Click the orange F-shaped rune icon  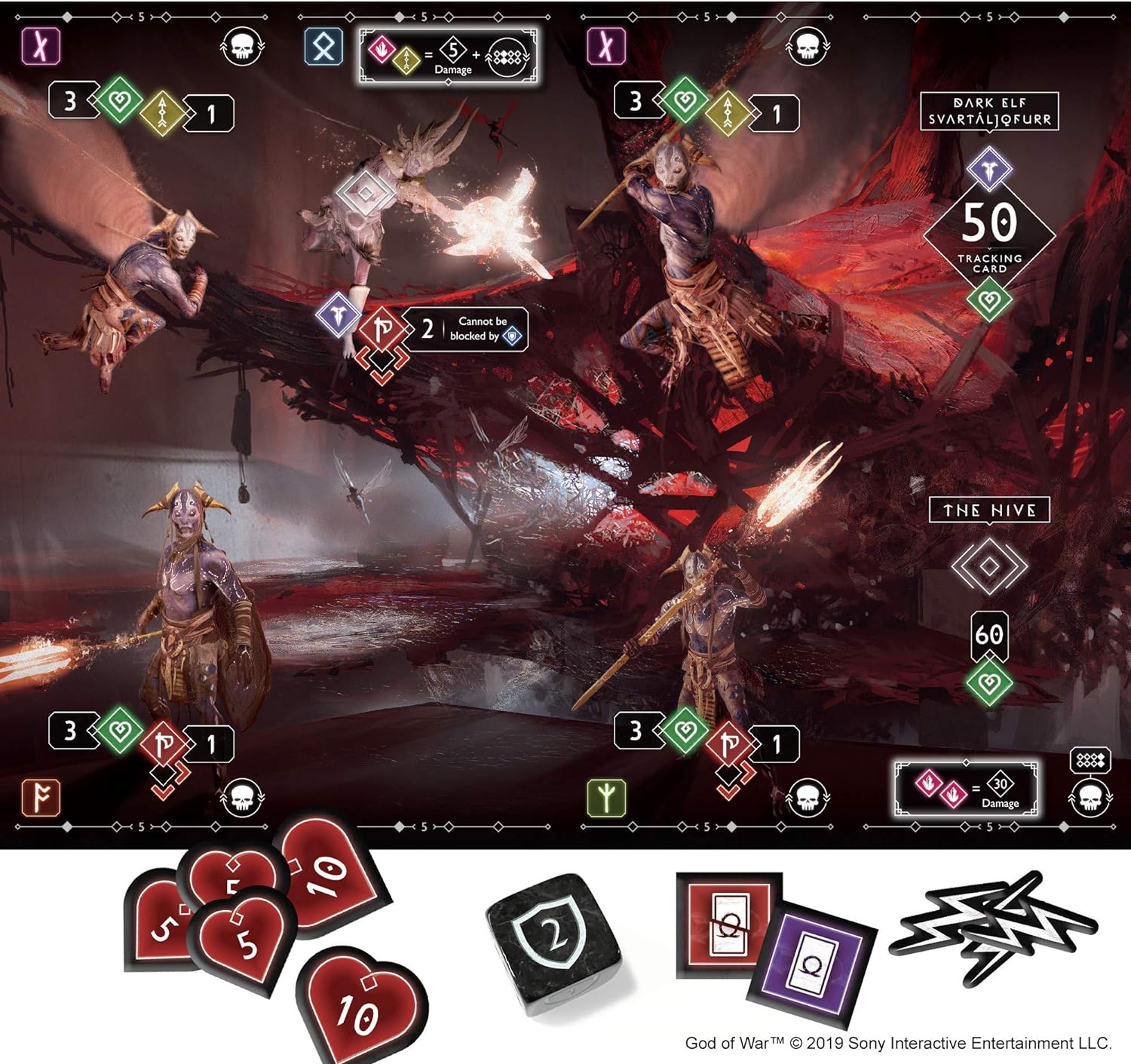pyautogui.click(x=41, y=798)
